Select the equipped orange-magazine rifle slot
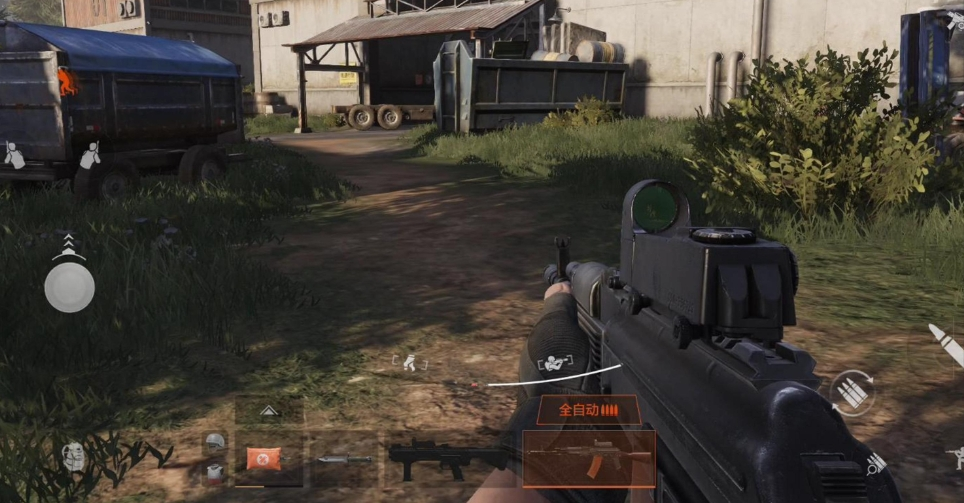 tap(589, 458)
